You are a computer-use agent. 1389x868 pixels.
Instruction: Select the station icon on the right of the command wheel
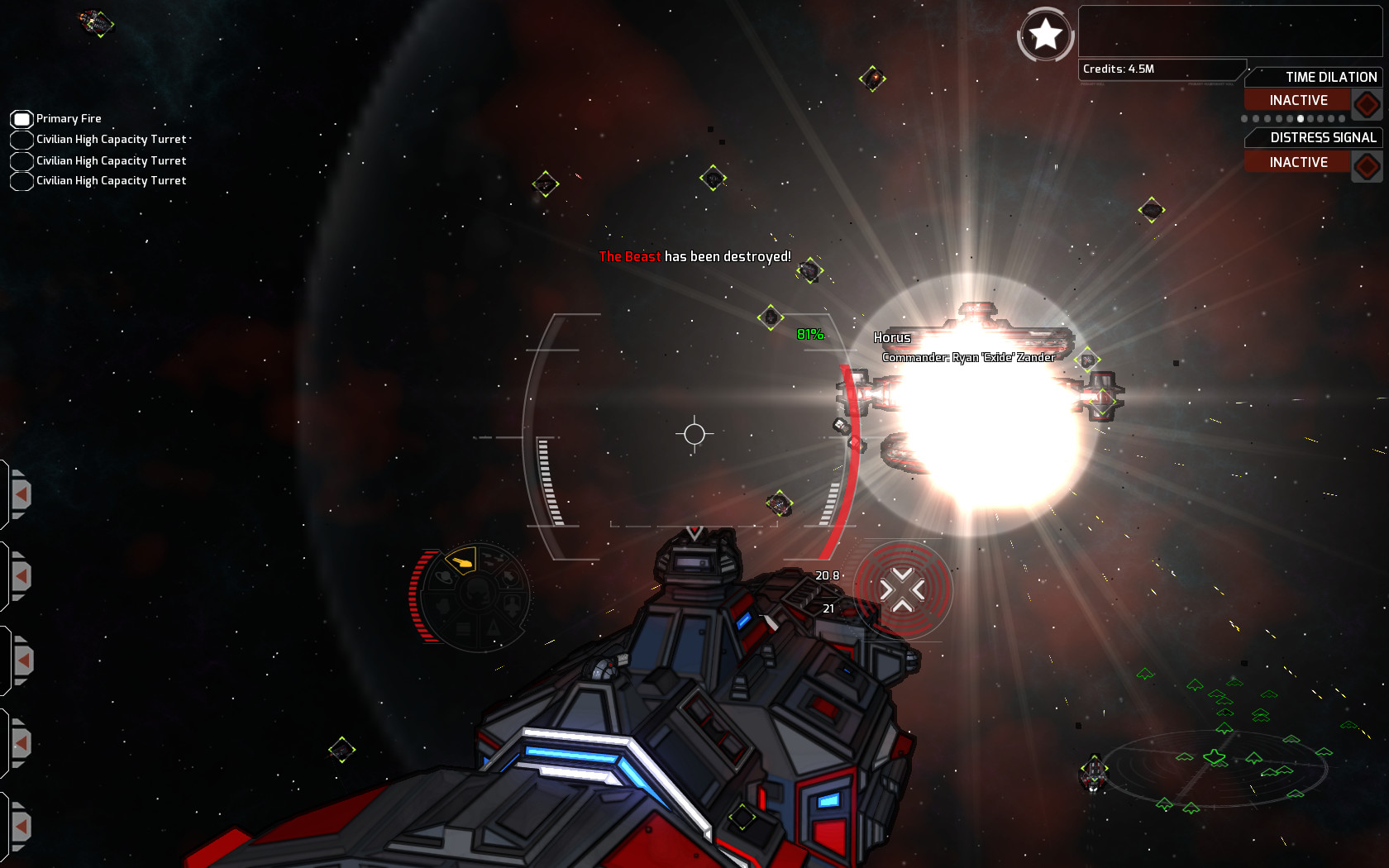pos(510,578)
